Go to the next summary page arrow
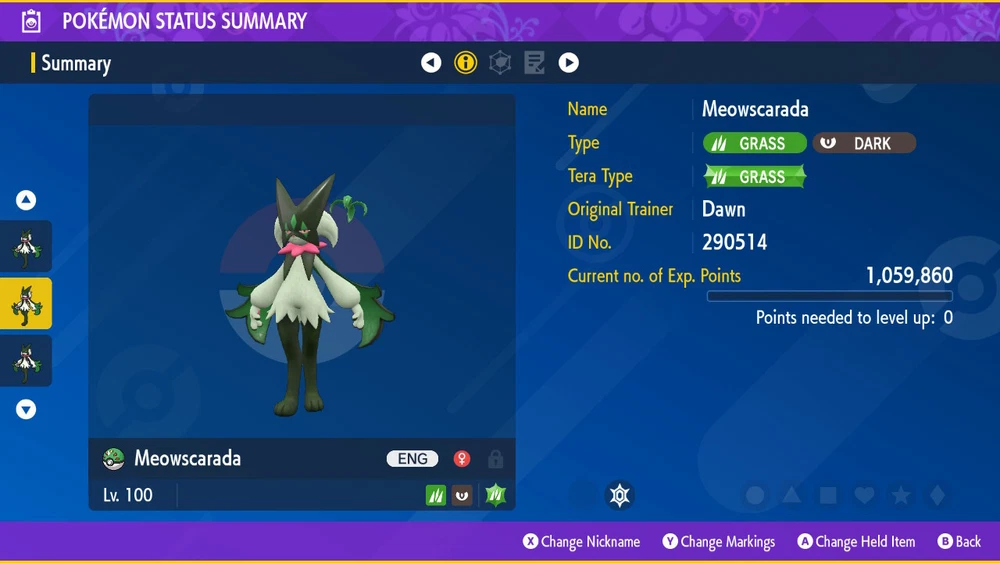This screenshot has width=1000, height=563. 569,63
